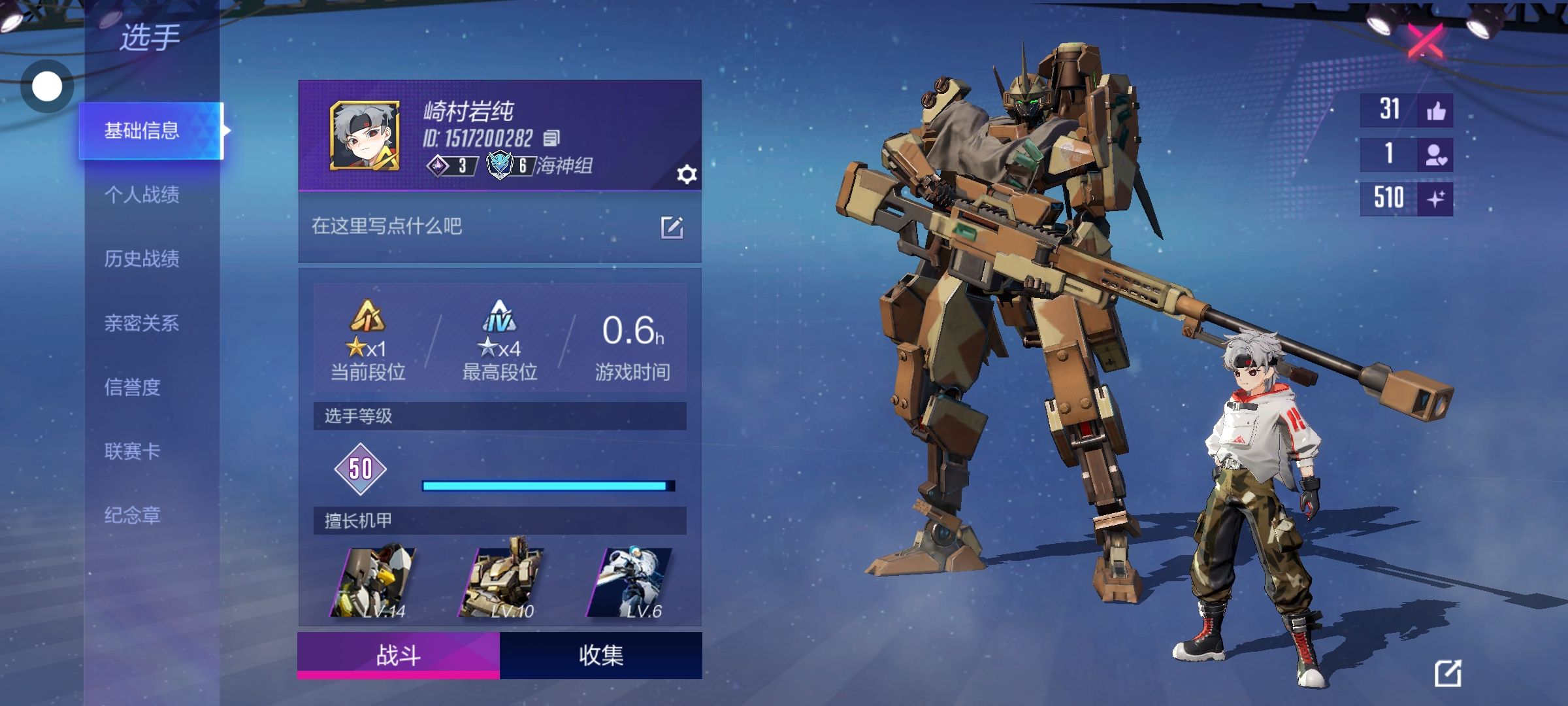Open the 个人战绩 tab
Image resolution: width=1568 pixels, height=706 pixels.
[x=142, y=194]
